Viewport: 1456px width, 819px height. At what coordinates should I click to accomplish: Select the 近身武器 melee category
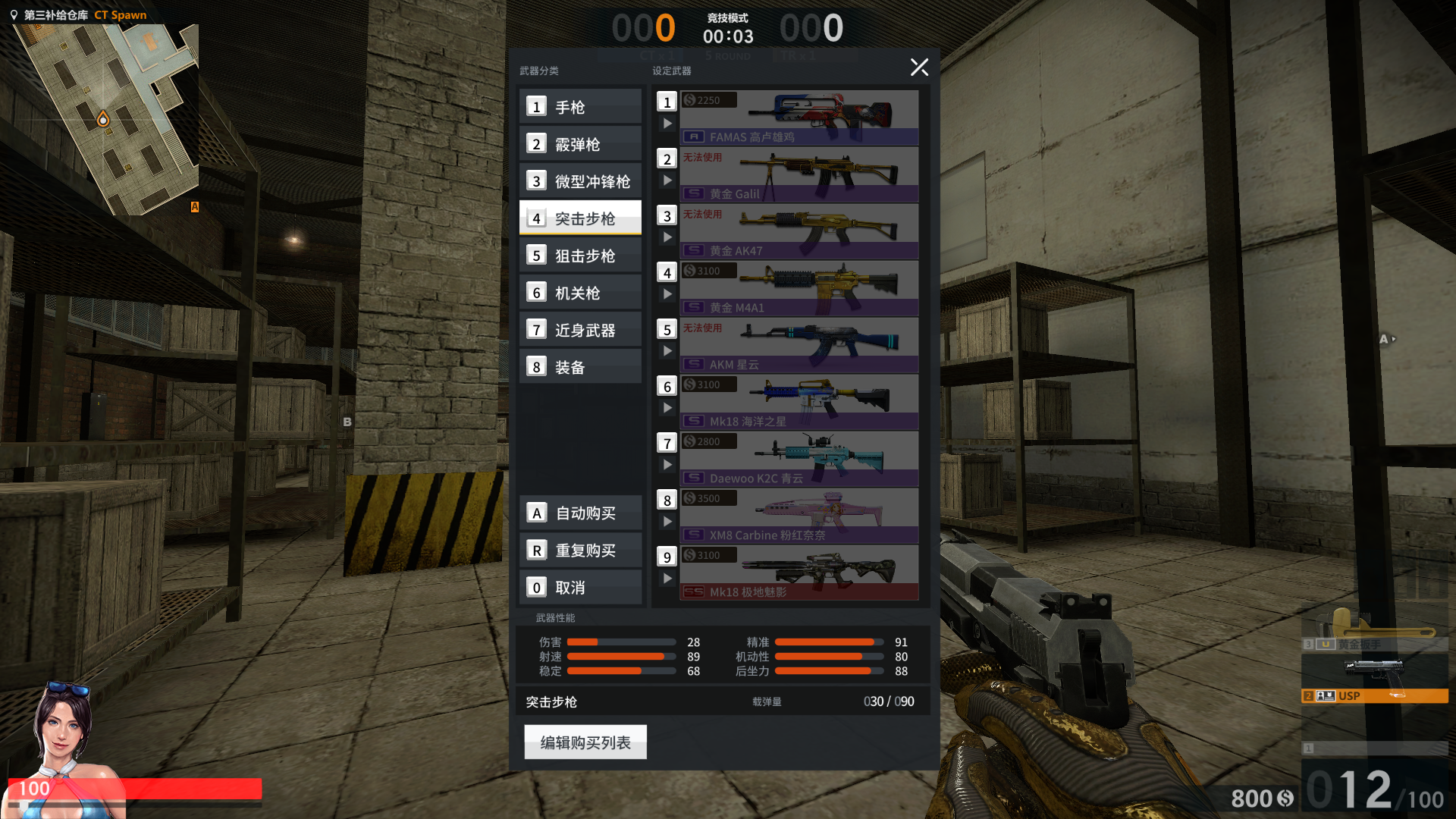click(x=580, y=330)
